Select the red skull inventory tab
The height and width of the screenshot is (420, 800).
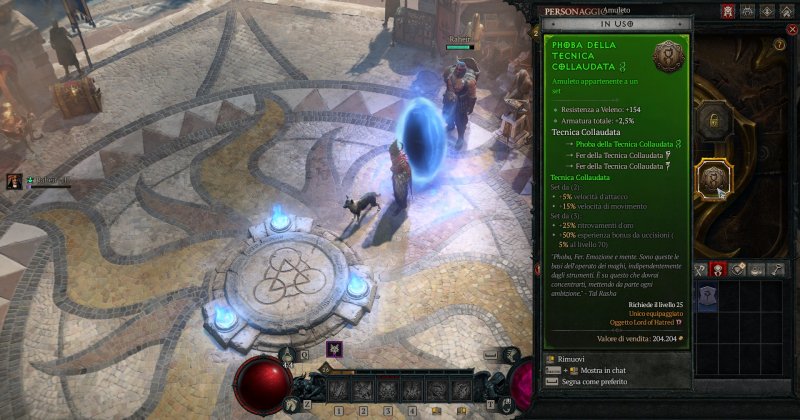(717, 268)
